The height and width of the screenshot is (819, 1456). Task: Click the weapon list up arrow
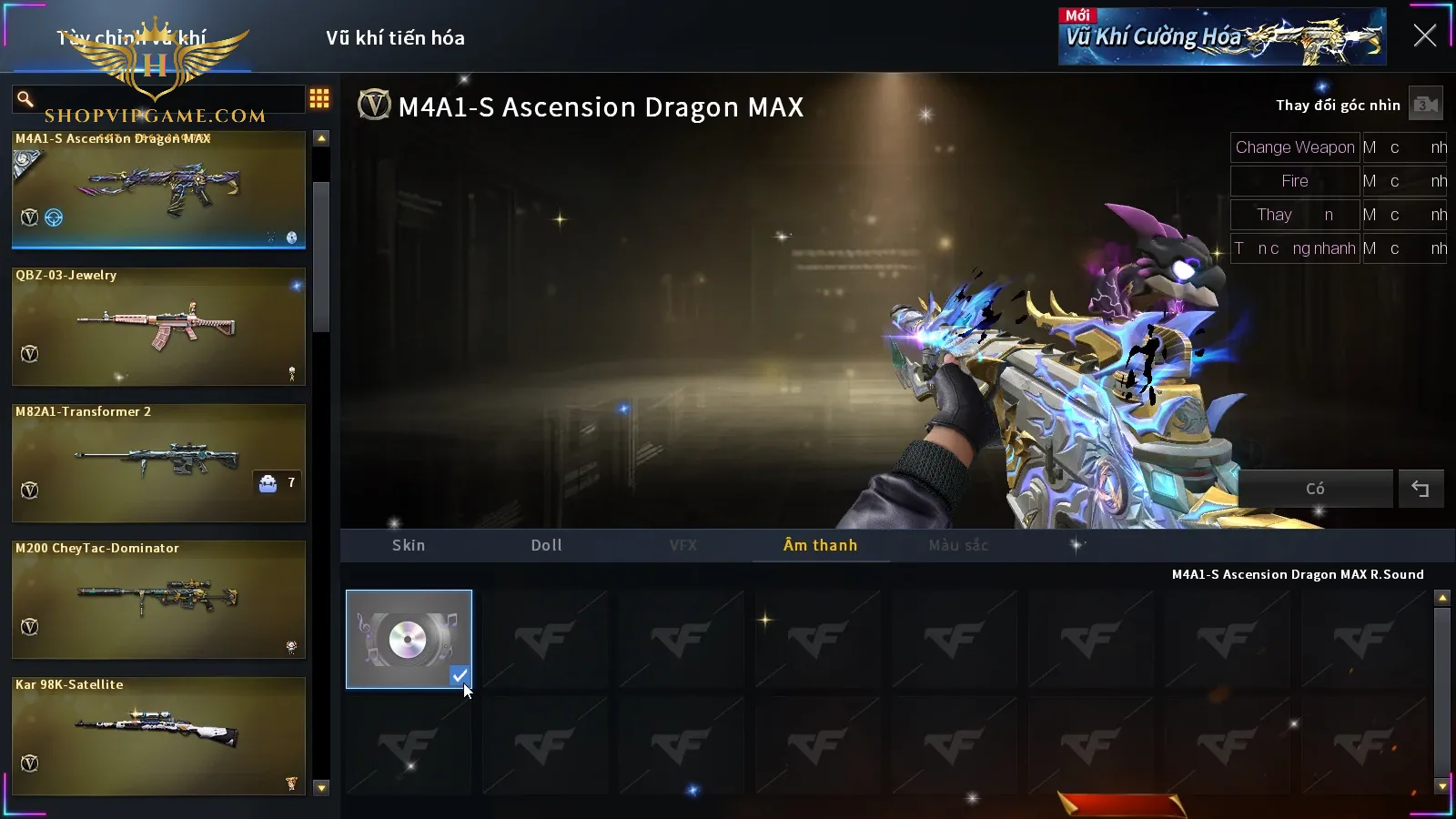point(321,138)
